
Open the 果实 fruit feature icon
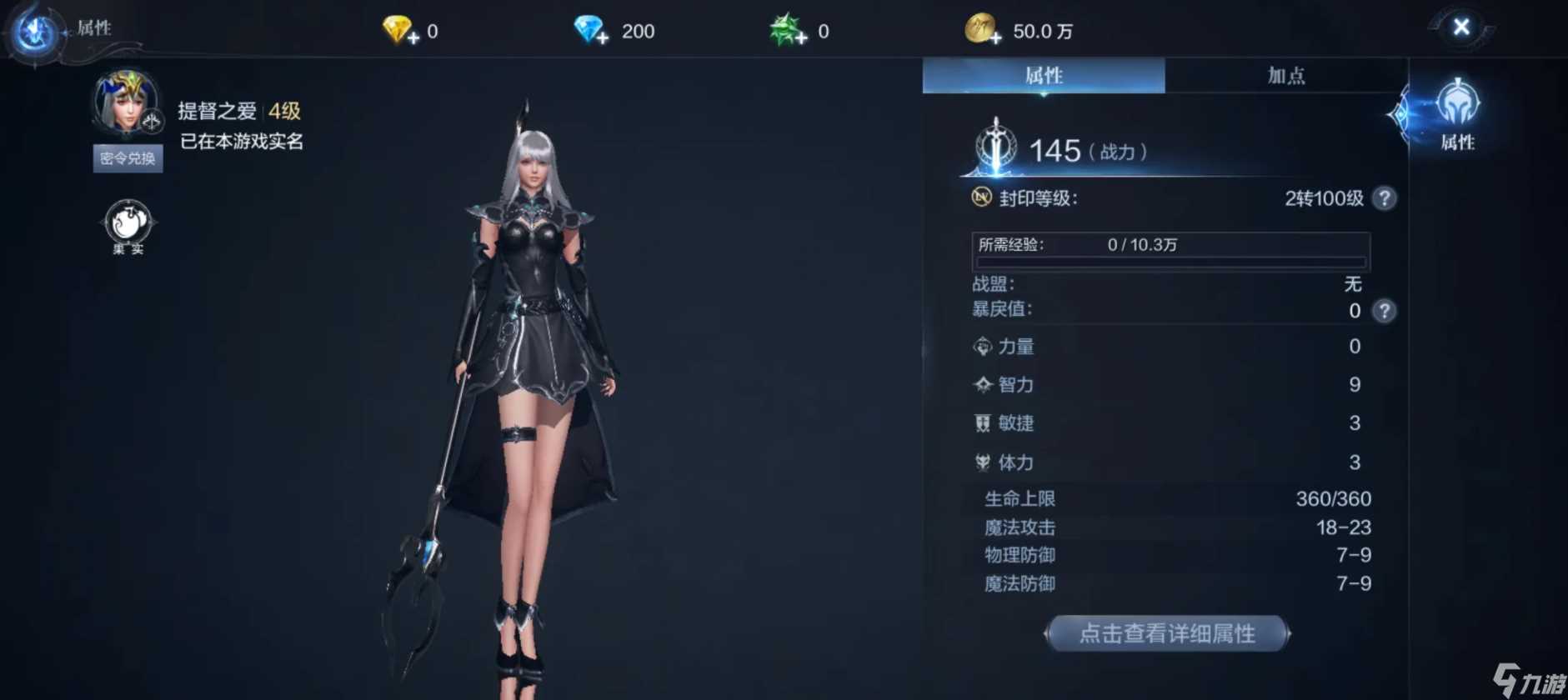click(127, 220)
